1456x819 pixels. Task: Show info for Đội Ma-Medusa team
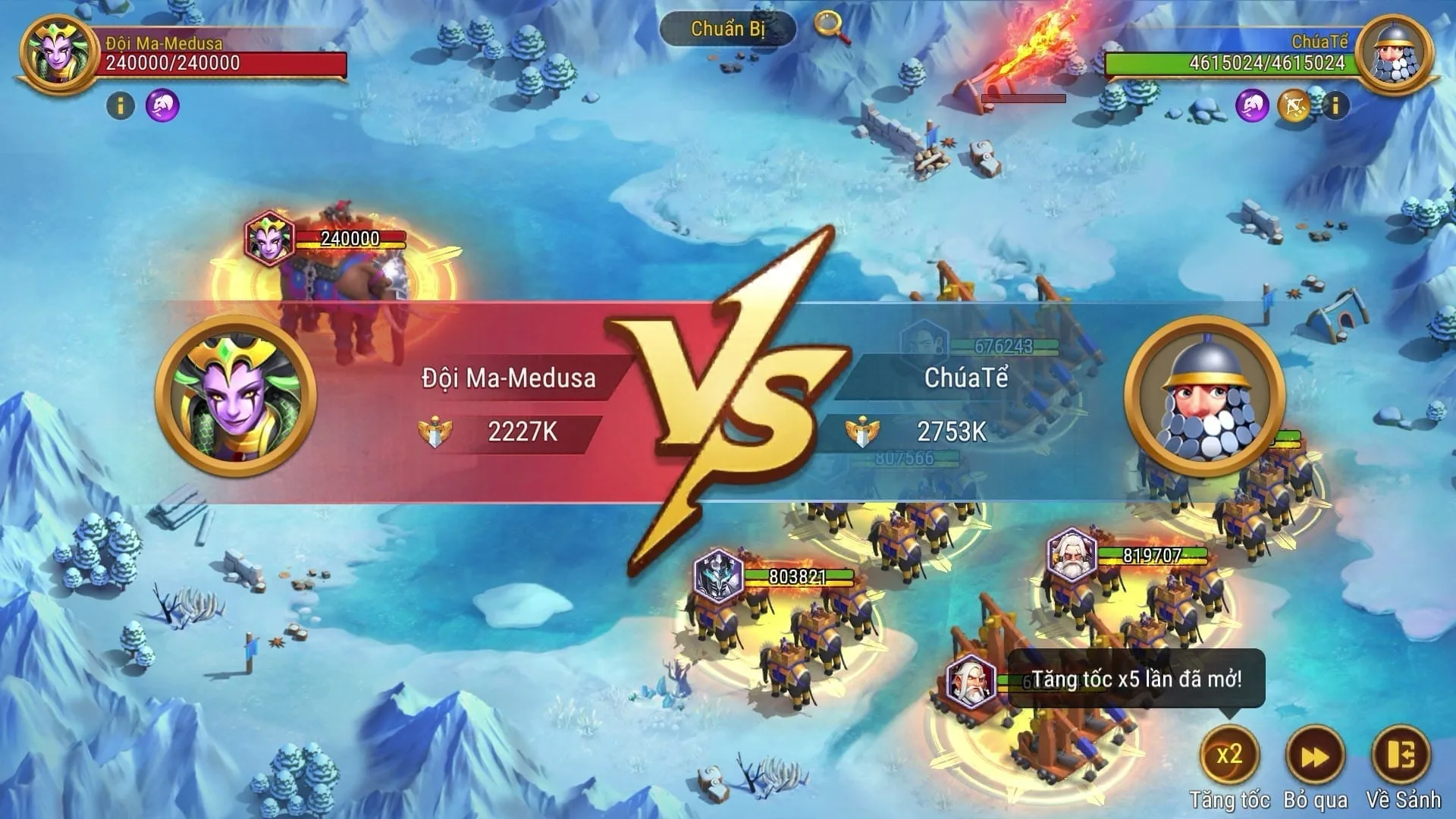(120, 105)
